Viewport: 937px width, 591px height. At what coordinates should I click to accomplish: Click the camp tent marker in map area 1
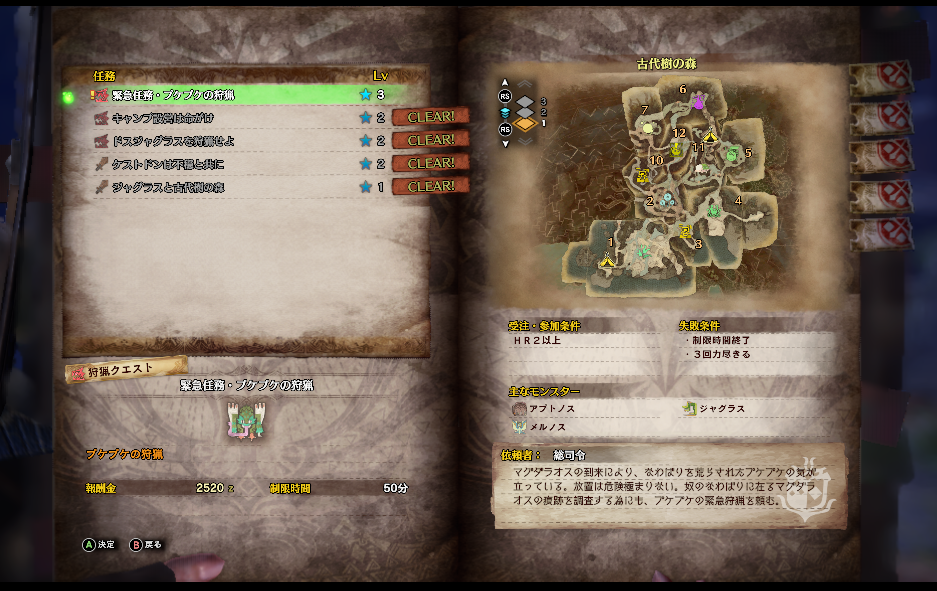click(x=606, y=260)
